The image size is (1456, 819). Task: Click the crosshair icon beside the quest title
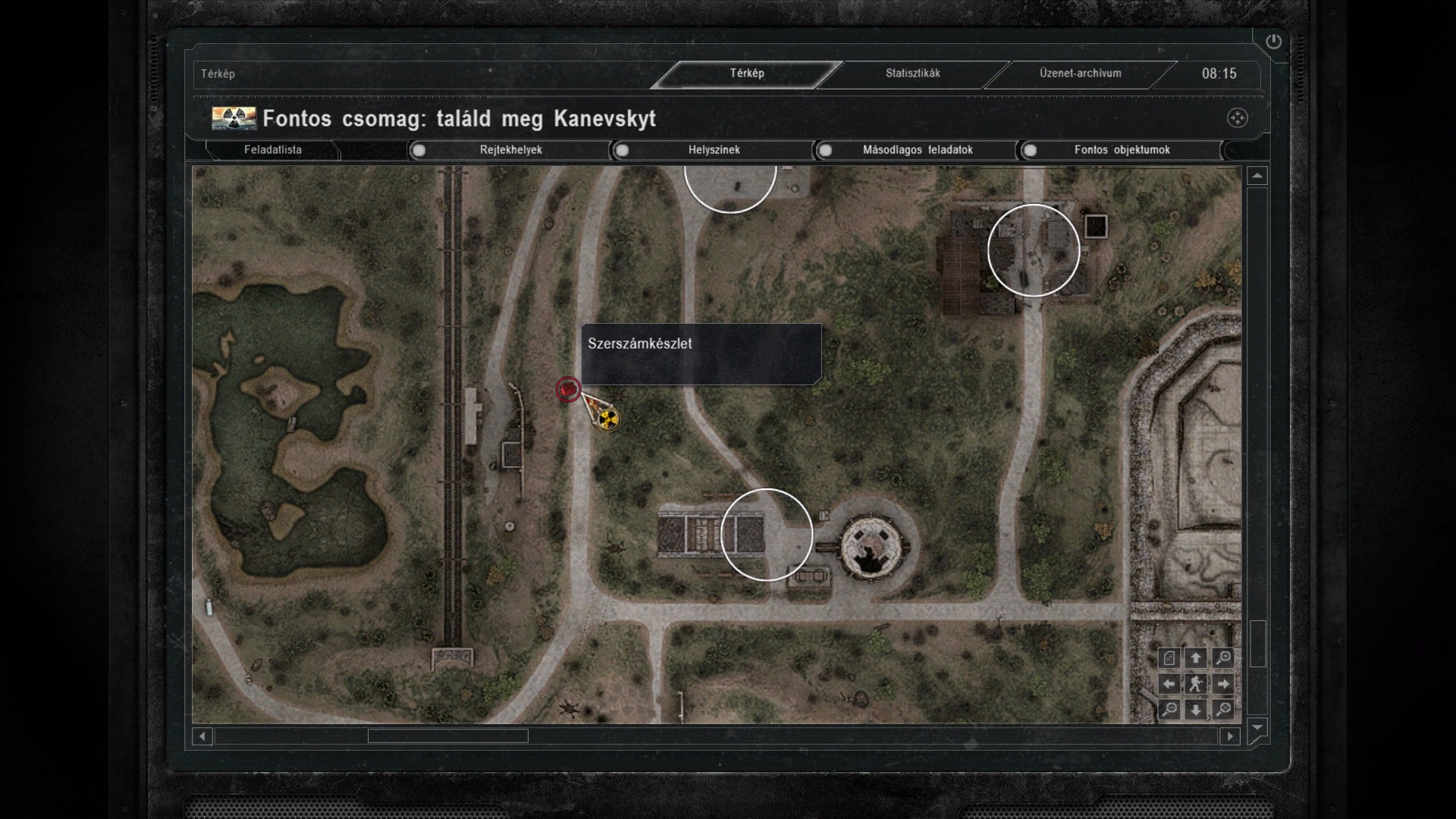[x=1237, y=118]
